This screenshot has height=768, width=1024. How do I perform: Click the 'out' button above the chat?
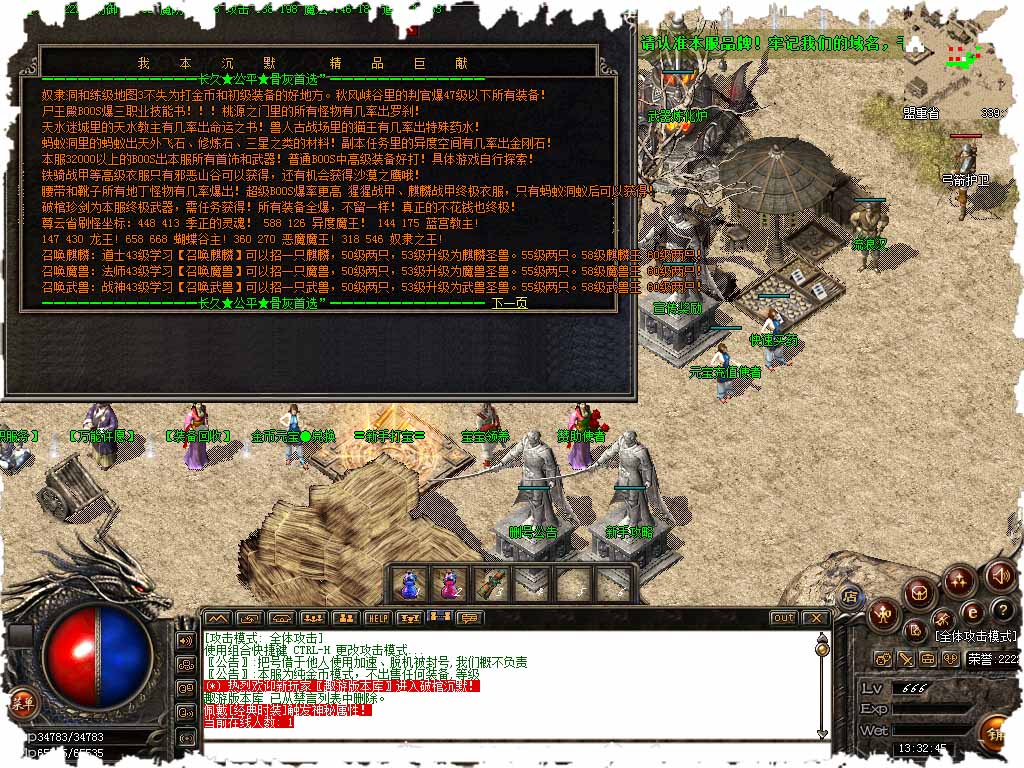(x=783, y=618)
